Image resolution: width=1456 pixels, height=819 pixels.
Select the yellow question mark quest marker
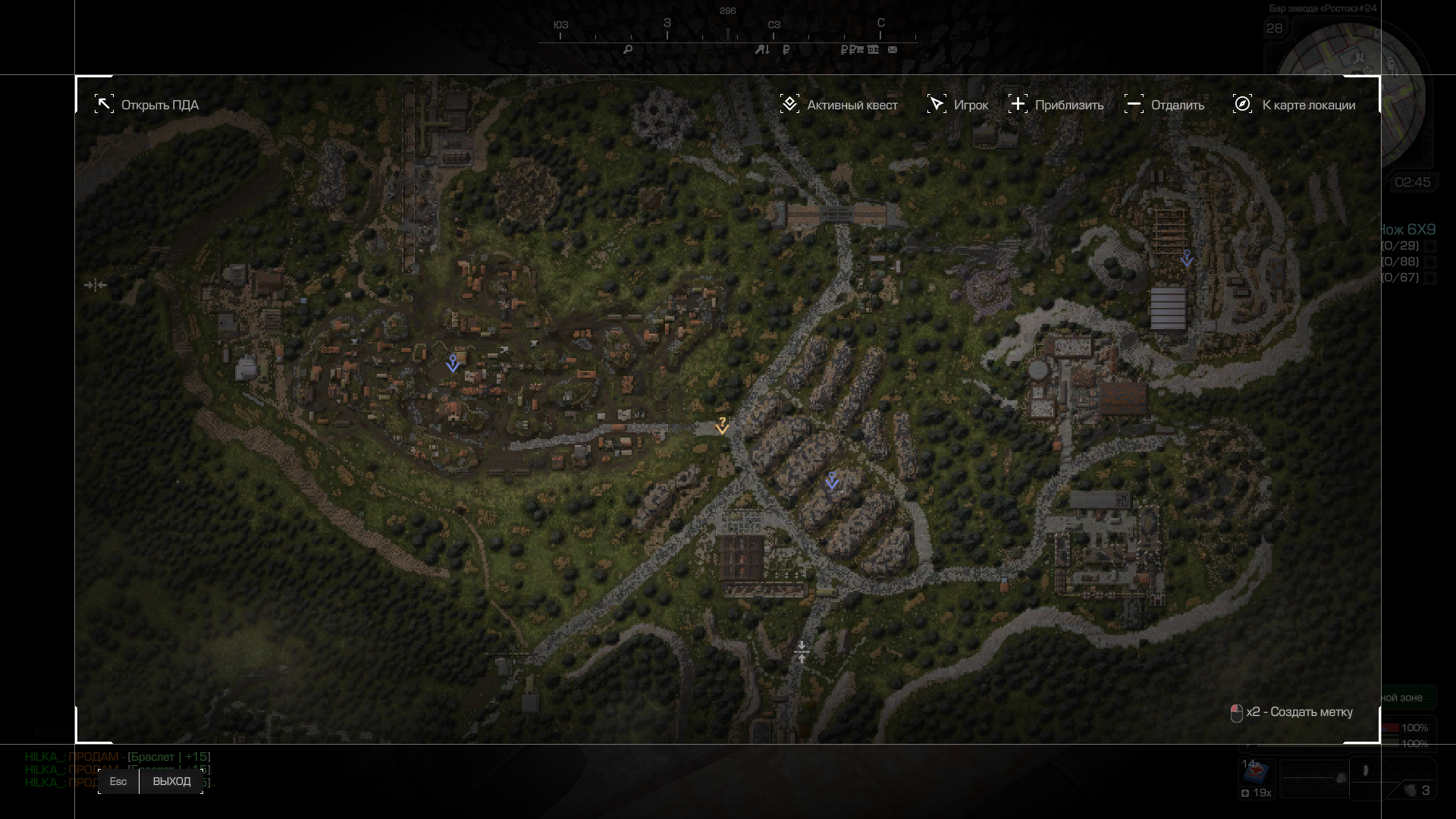722,425
